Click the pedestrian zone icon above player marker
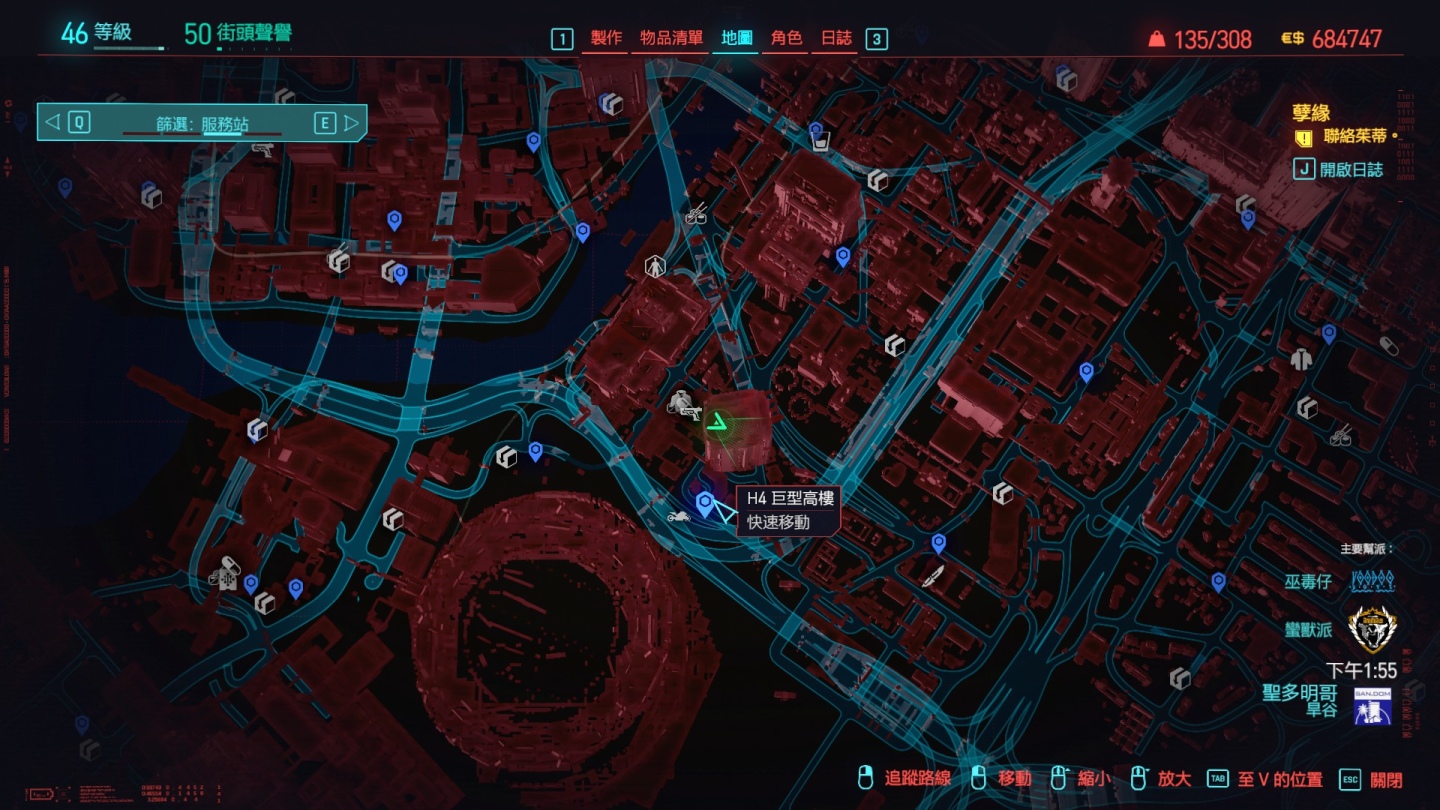The image size is (1440, 810). coord(653,267)
